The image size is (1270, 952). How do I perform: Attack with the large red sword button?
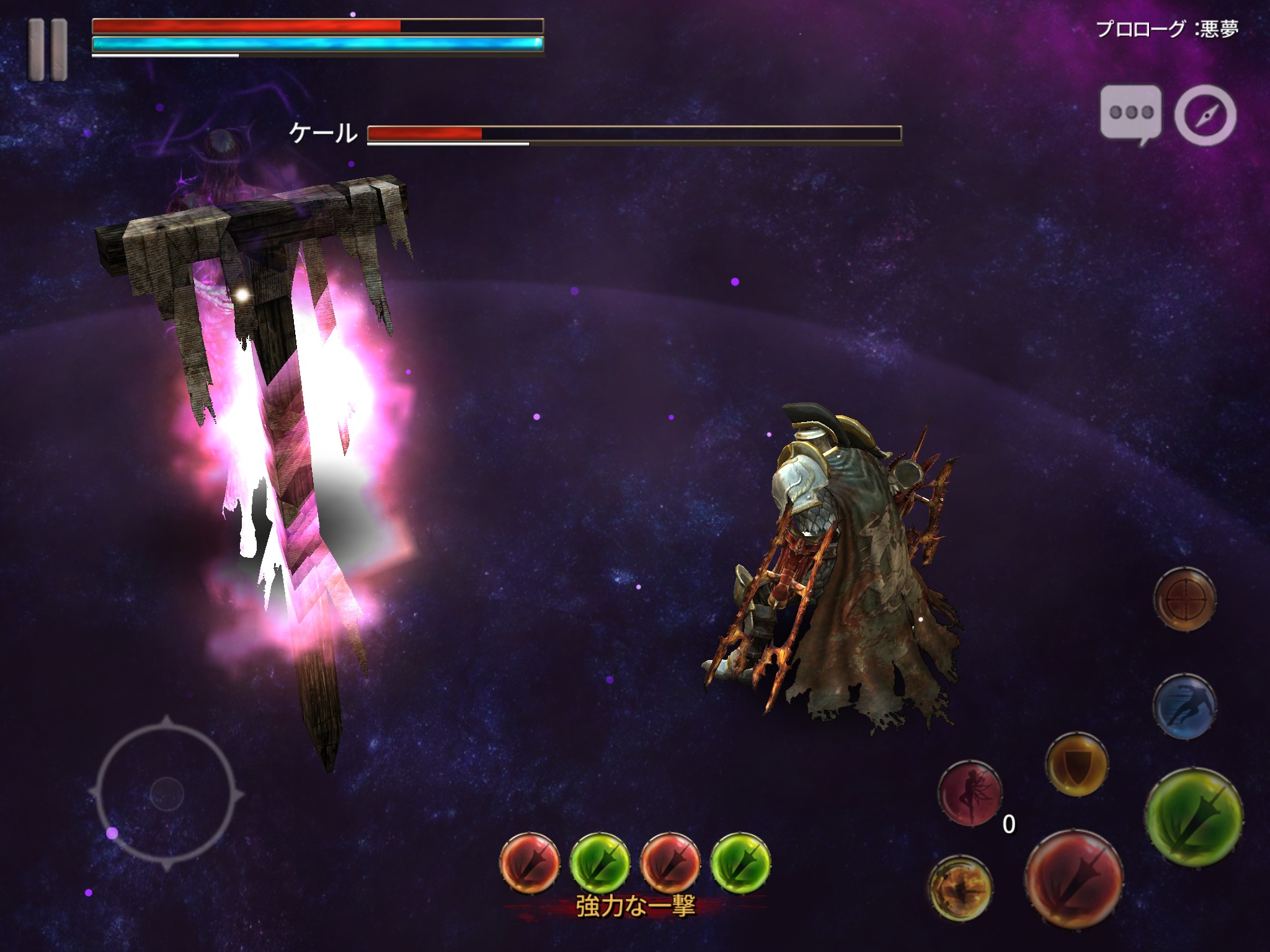coord(1073,879)
